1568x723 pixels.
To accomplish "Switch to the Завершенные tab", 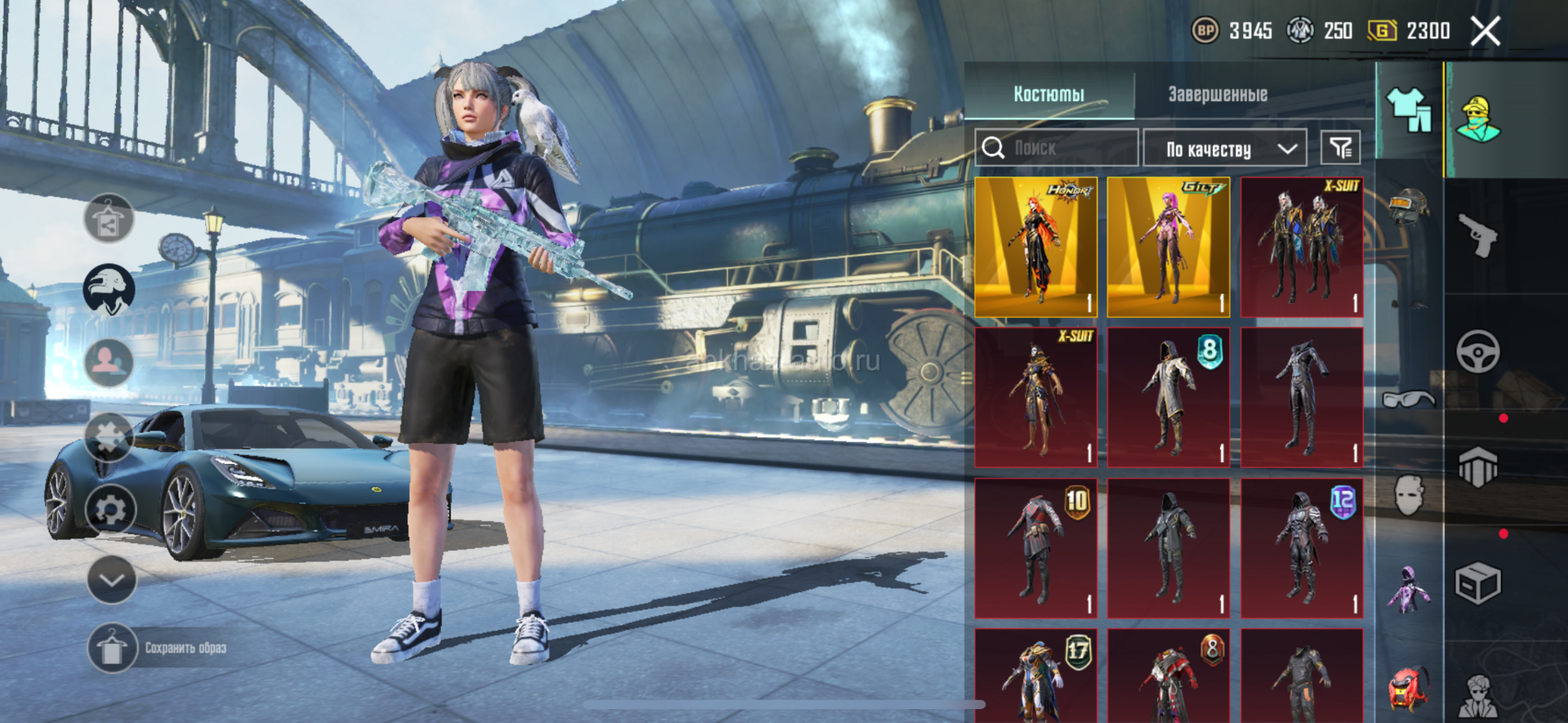I will (1217, 94).
